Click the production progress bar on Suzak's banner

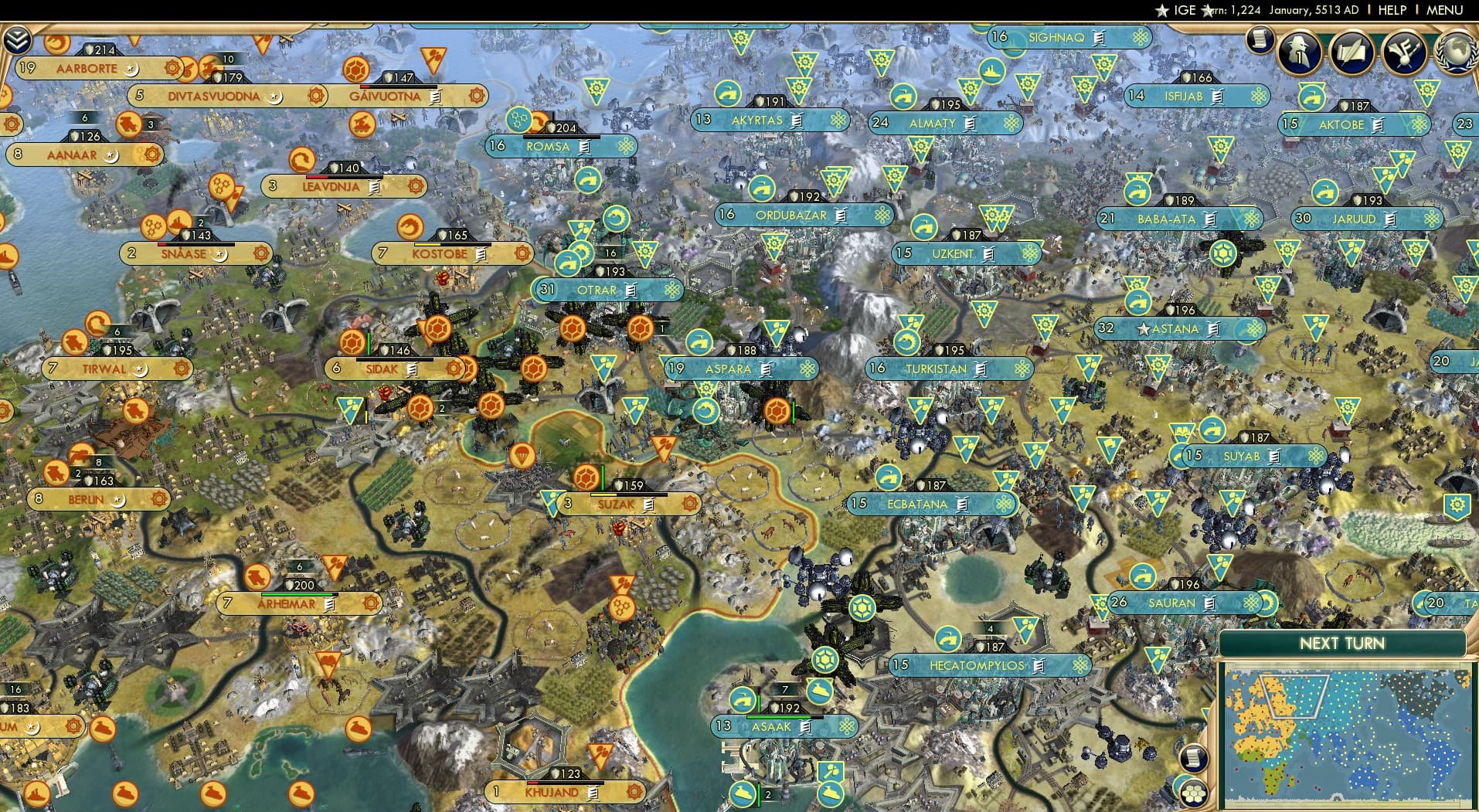coord(622,494)
